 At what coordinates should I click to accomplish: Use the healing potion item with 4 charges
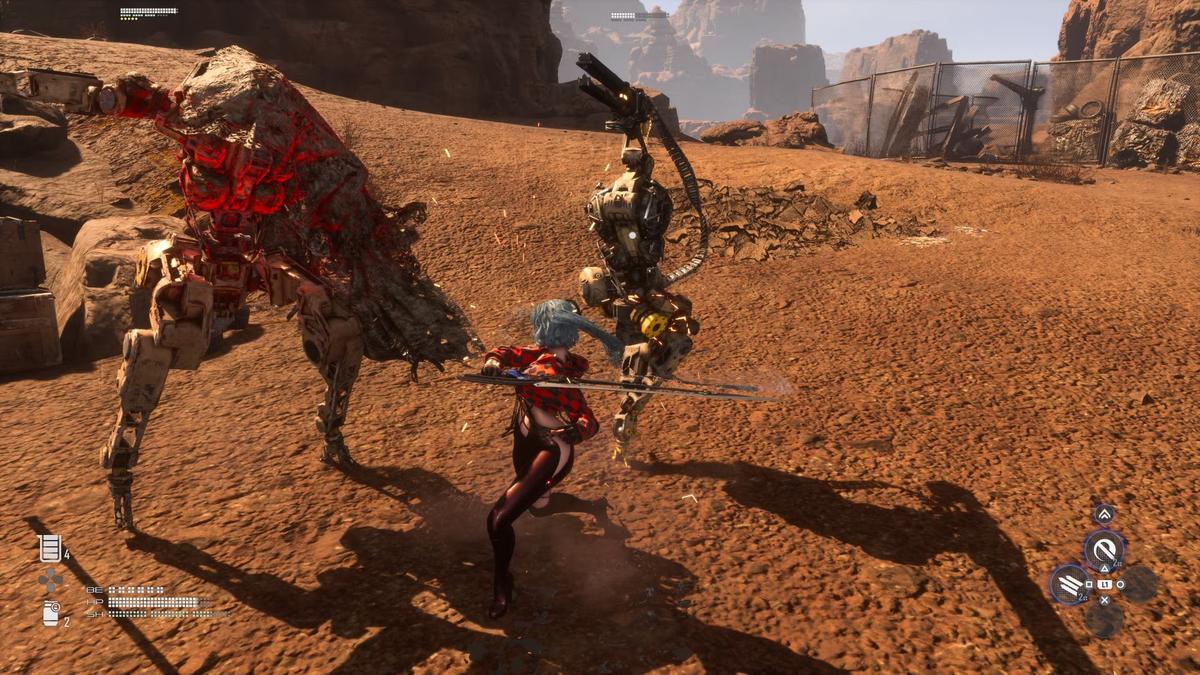(49, 548)
